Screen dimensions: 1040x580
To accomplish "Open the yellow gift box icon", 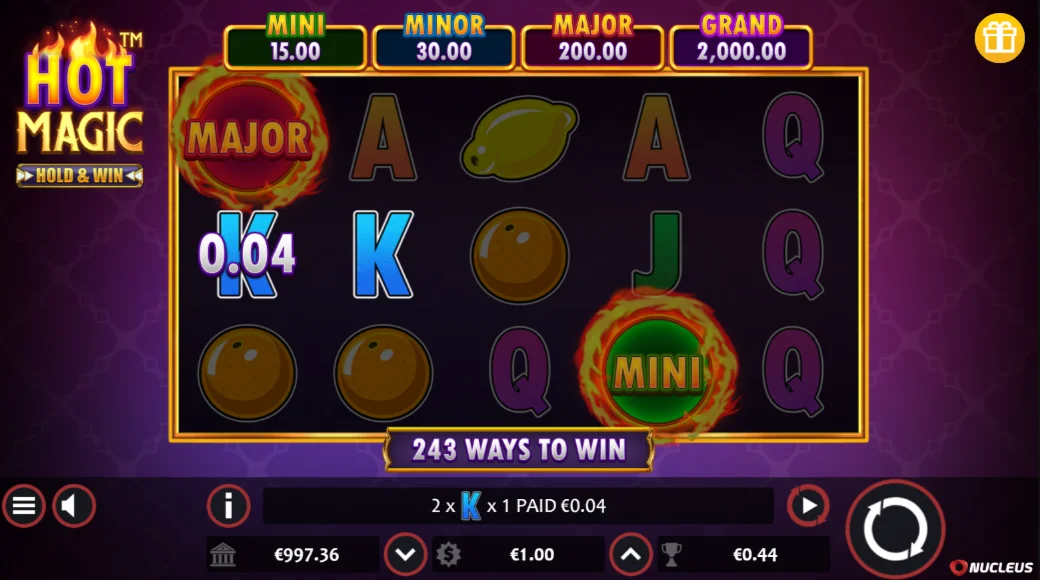I will (999, 39).
